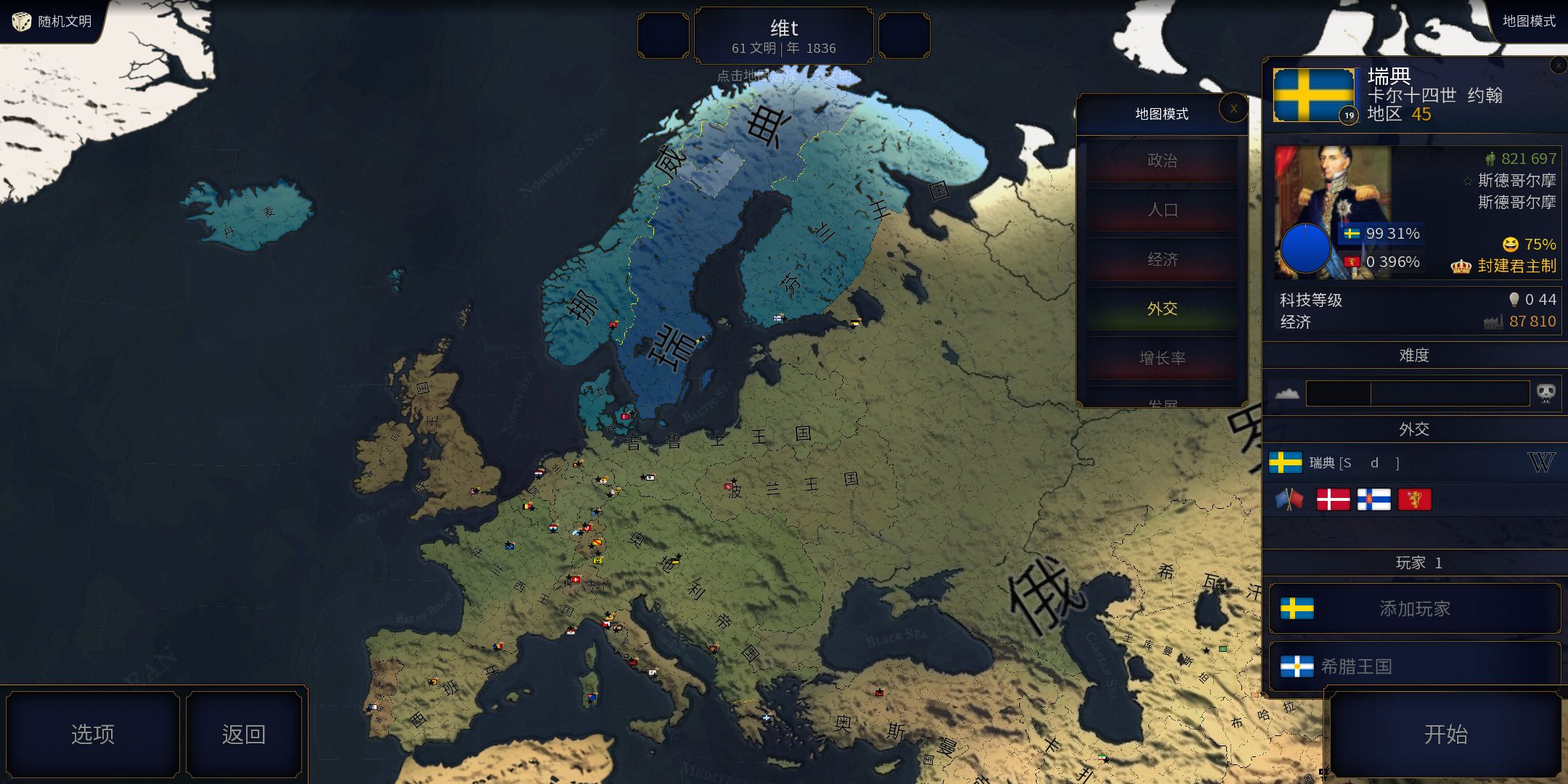The width and height of the screenshot is (1568, 784).
Task: Show the 增长率 map mode
Action: pyautogui.click(x=1161, y=358)
